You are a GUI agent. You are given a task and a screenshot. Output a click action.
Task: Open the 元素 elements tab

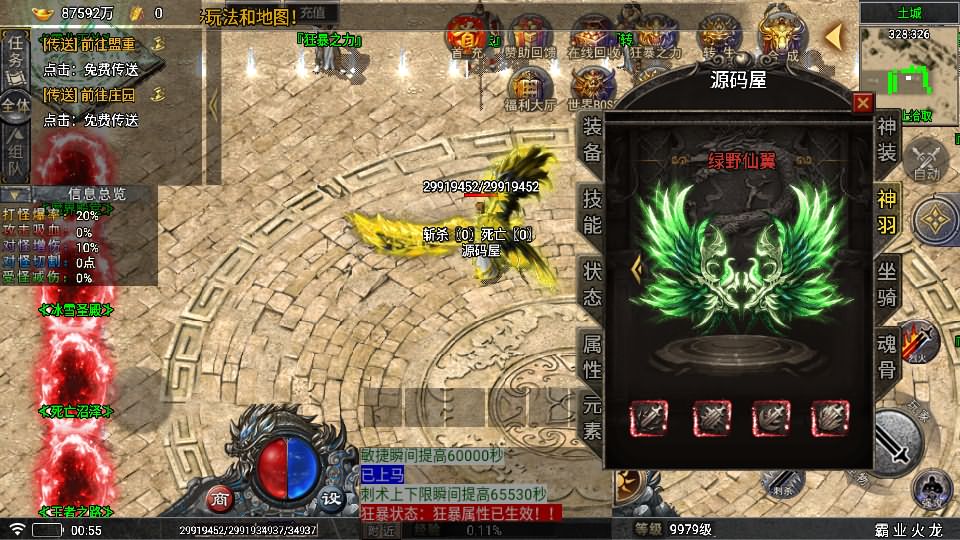(592, 418)
